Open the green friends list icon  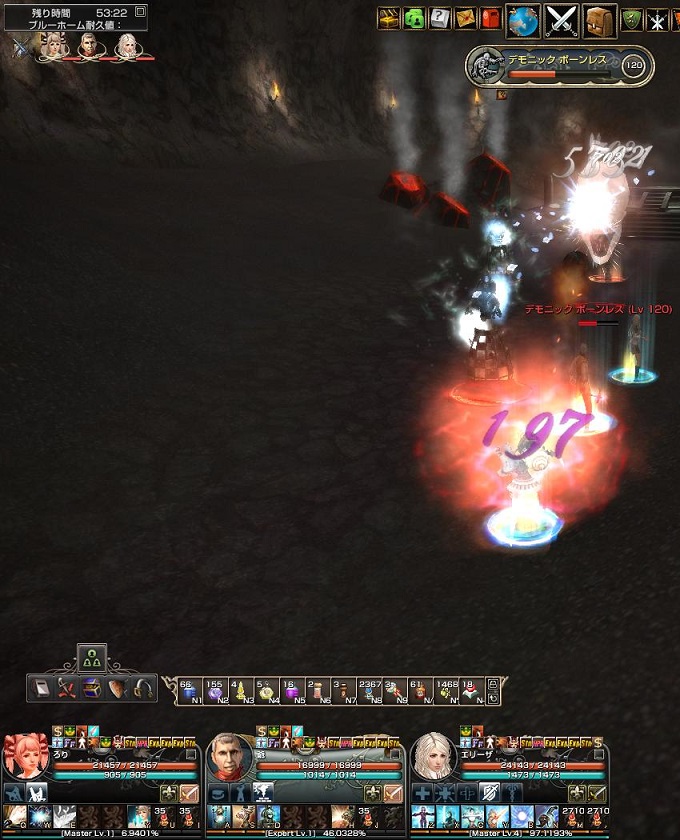point(414,18)
